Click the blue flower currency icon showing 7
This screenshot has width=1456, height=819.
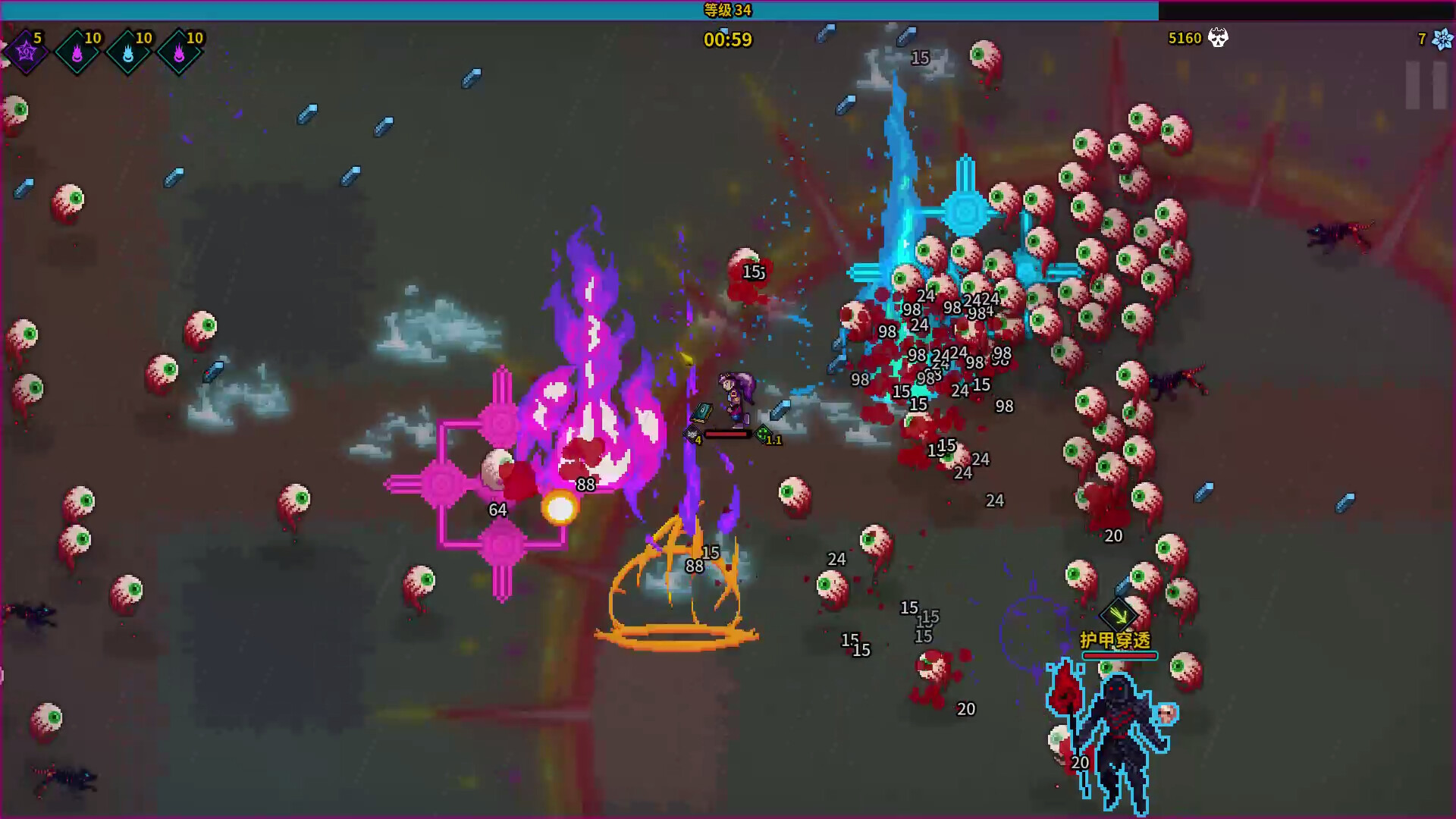(x=1442, y=39)
